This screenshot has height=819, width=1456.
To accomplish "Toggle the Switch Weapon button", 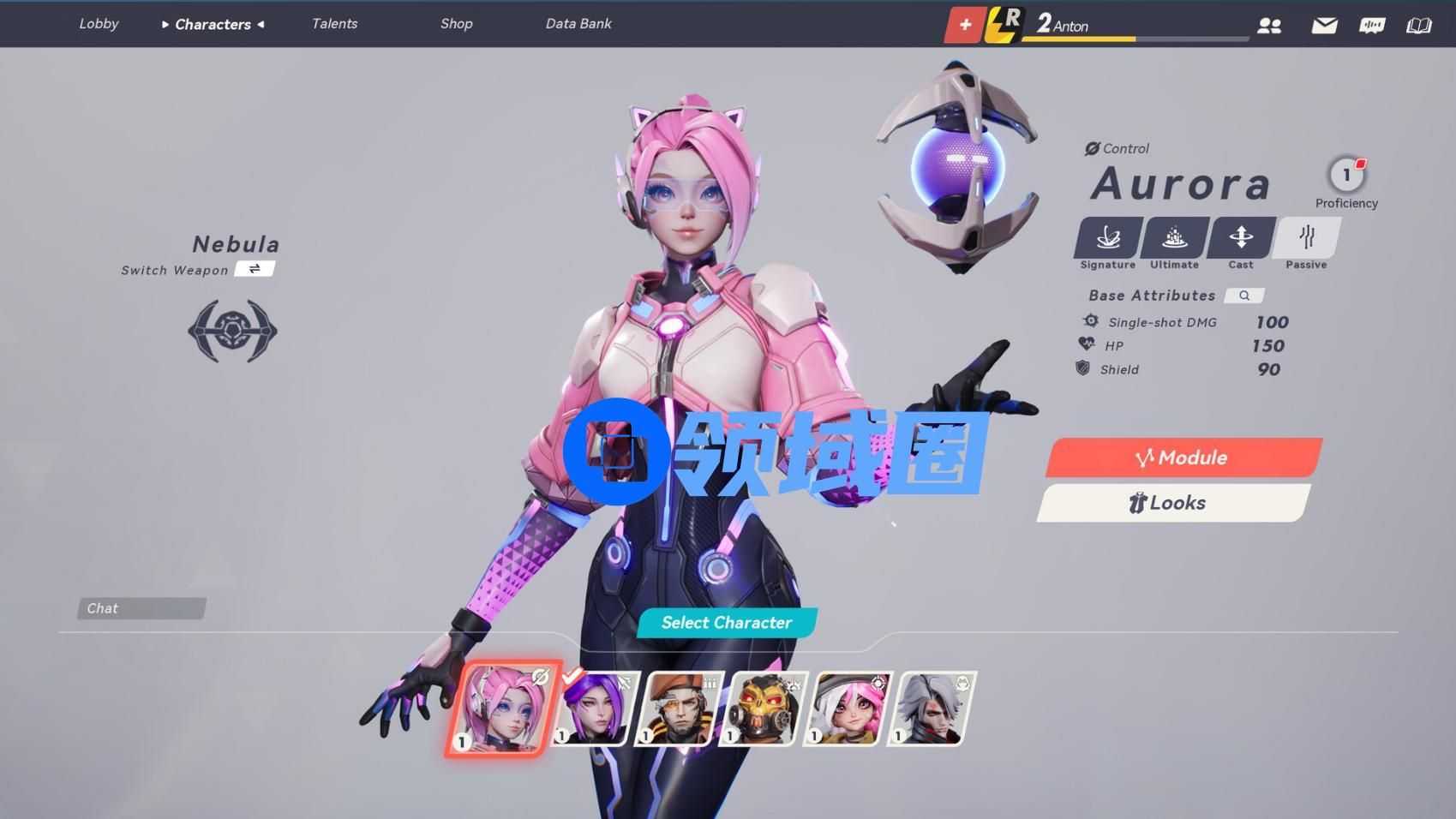I will (x=255, y=269).
